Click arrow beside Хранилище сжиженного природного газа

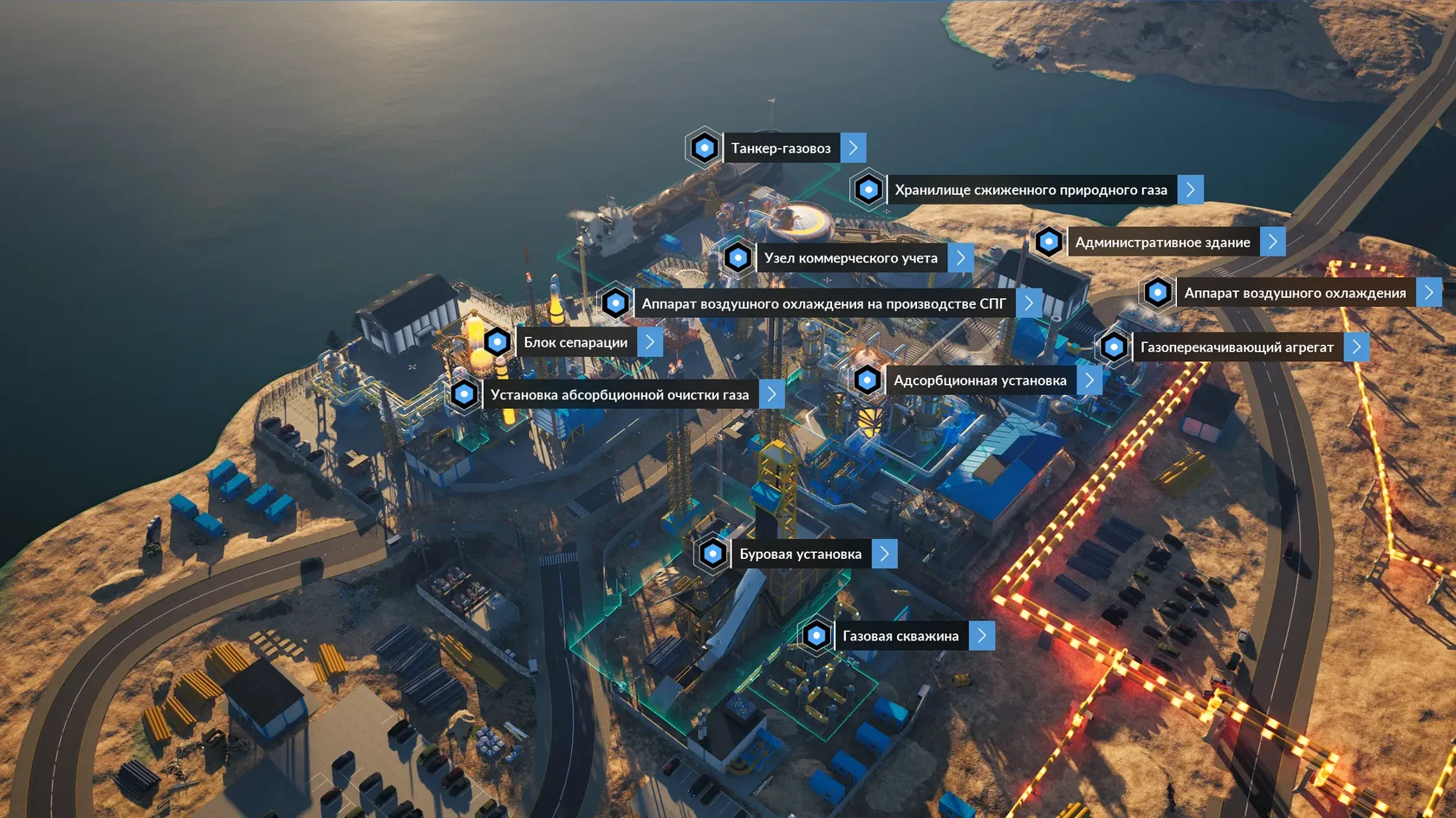click(x=1191, y=190)
